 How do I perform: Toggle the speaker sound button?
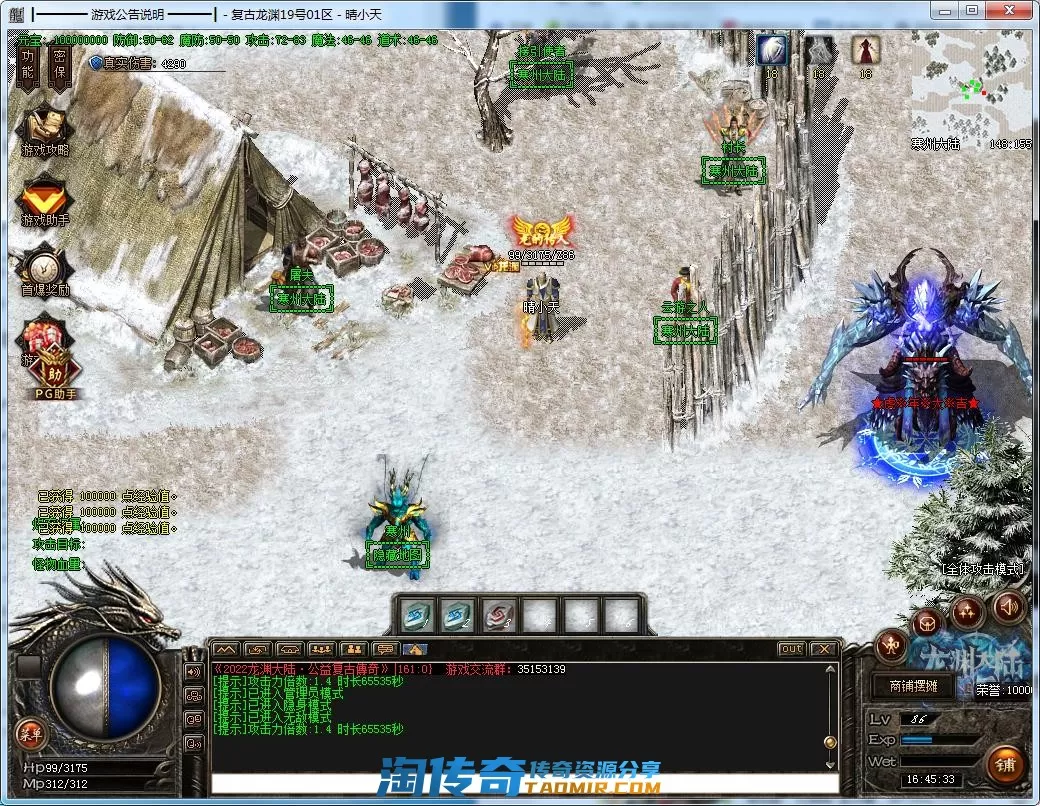(1008, 606)
